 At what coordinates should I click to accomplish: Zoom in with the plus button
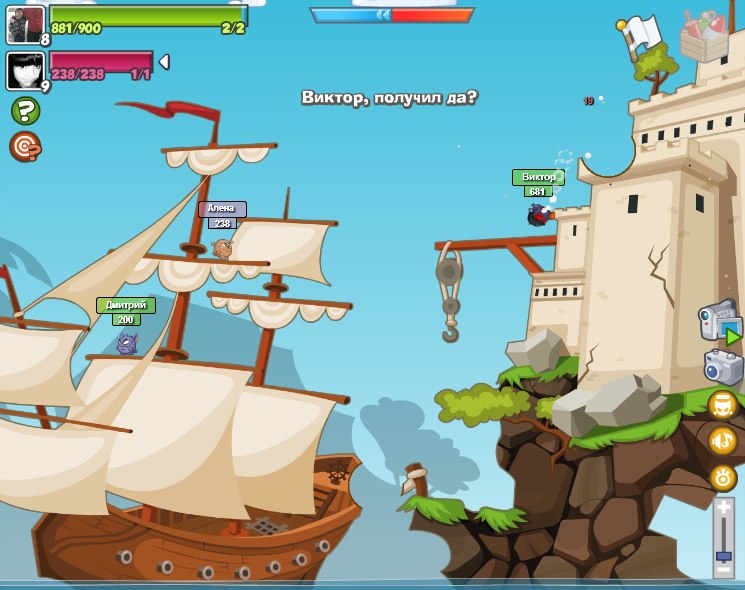tap(723, 508)
